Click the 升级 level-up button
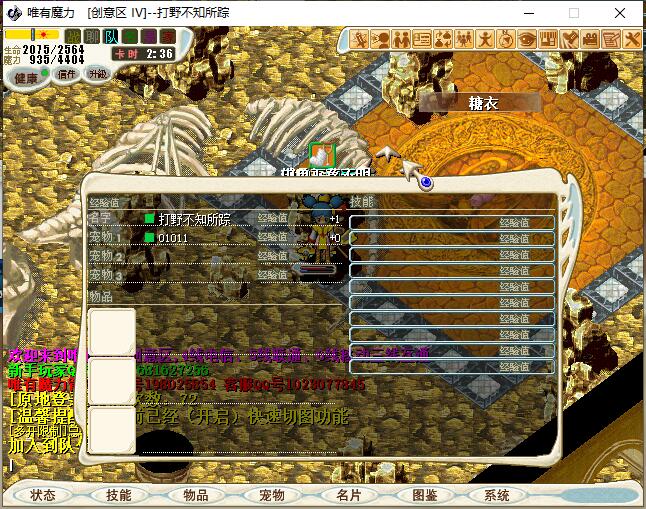This screenshot has width=646, height=509. (x=97, y=74)
